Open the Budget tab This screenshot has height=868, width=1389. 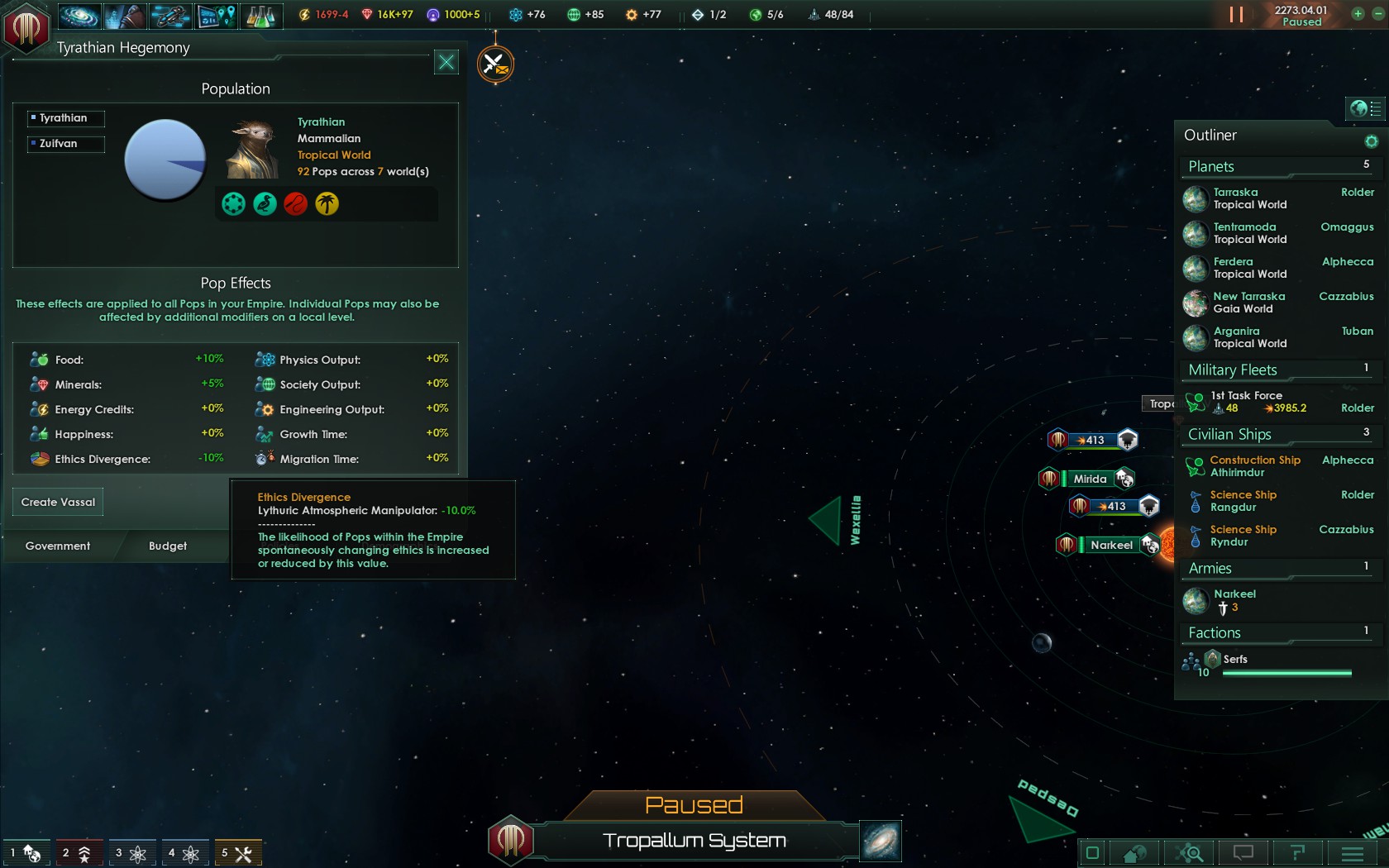click(x=168, y=546)
